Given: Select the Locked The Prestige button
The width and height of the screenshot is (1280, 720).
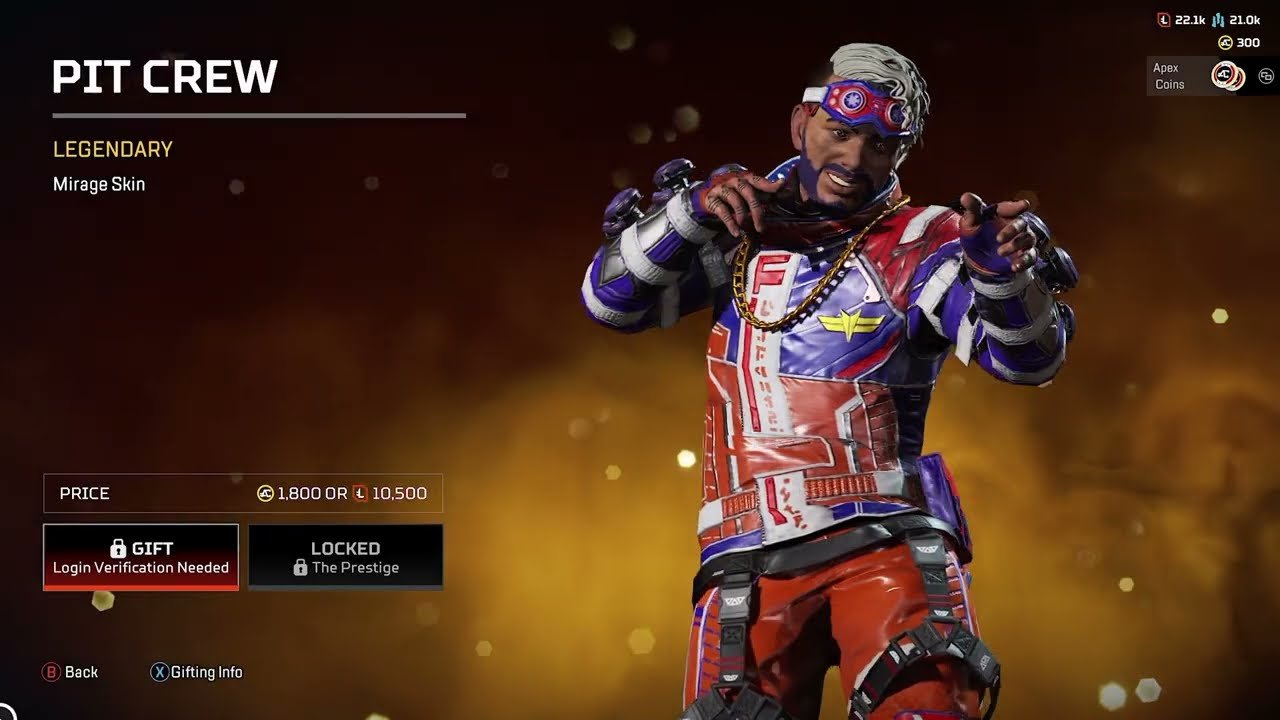Looking at the screenshot, I should tap(345, 557).
